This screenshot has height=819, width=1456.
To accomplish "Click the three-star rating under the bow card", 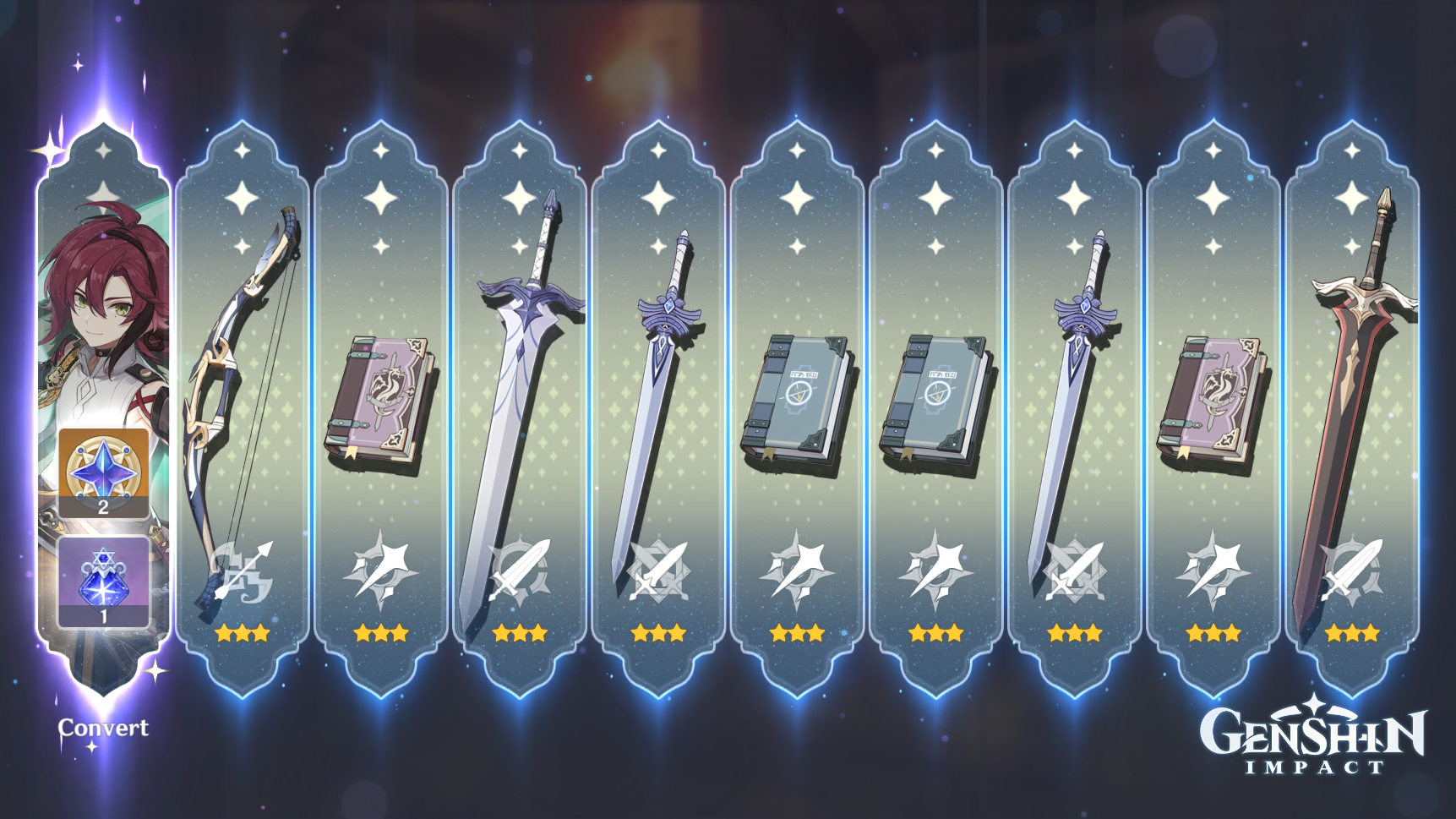I will (241, 631).
